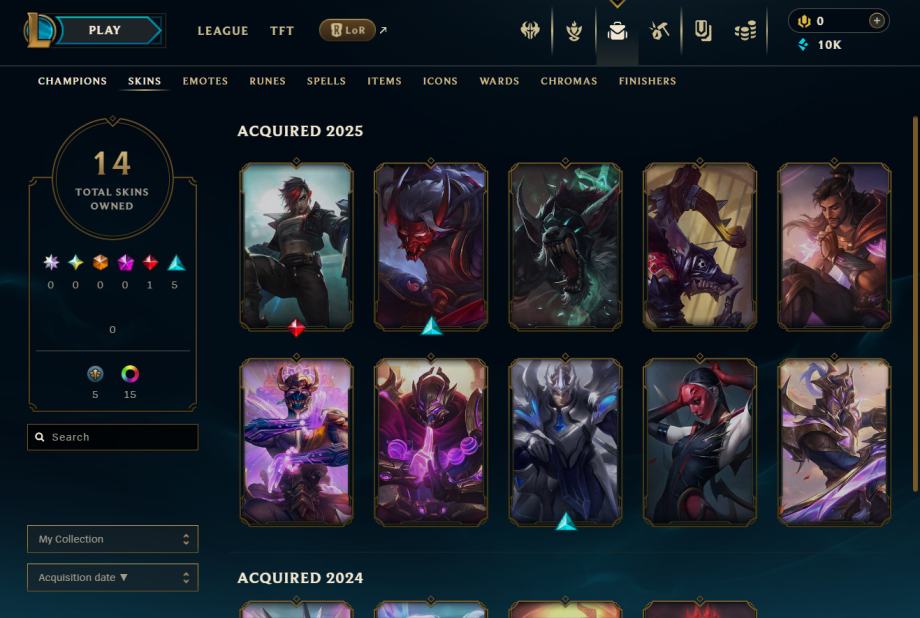Image resolution: width=920 pixels, height=618 pixels.
Task: Change the Acquisition date sort dropdown
Action: click(x=112, y=577)
